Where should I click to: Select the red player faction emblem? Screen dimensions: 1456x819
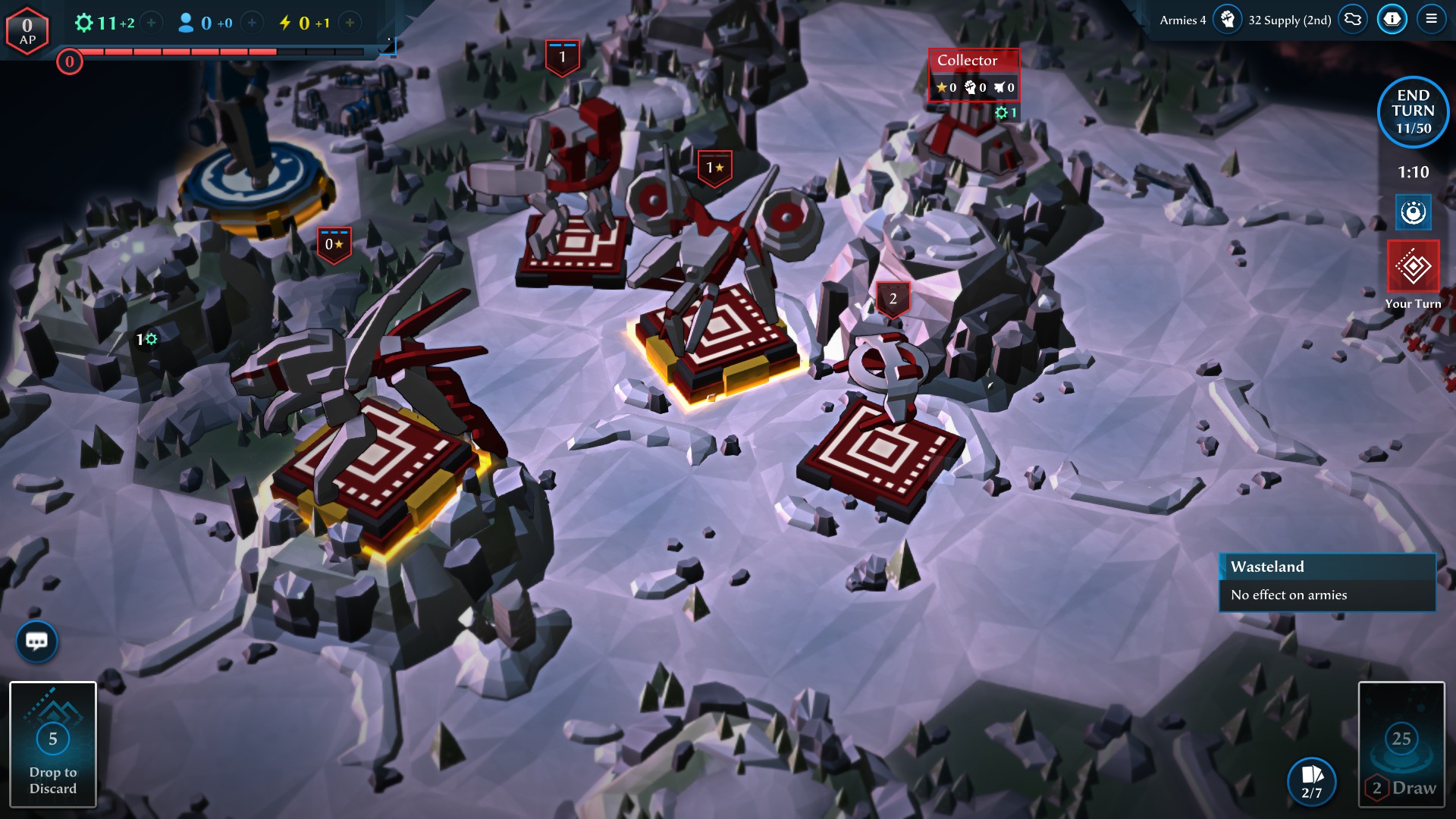point(1413,267)
